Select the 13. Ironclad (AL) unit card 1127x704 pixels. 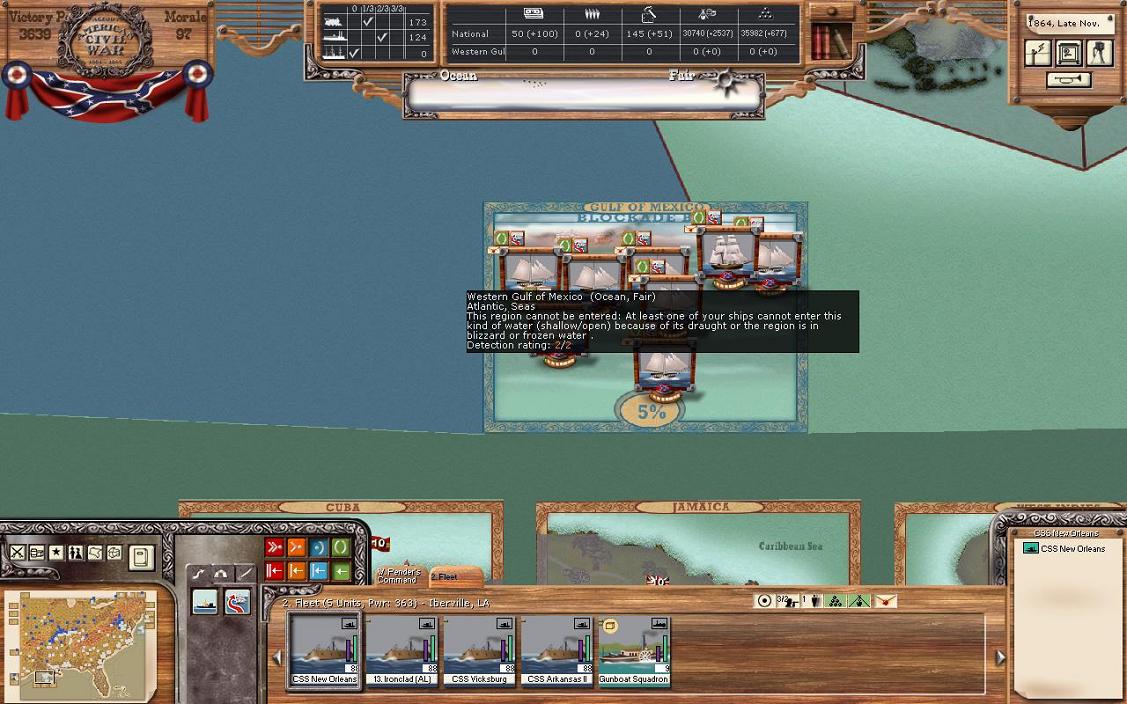401,650
